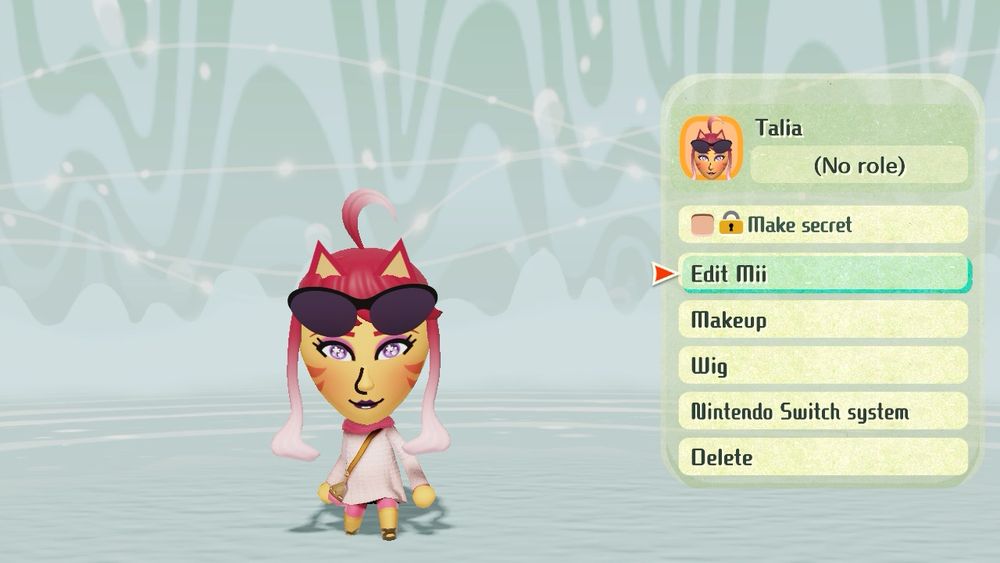Viewport: 1000px width, 563px height.
Task: Select Nintendo Switch system entry
Action: click(x=823, y=412)
